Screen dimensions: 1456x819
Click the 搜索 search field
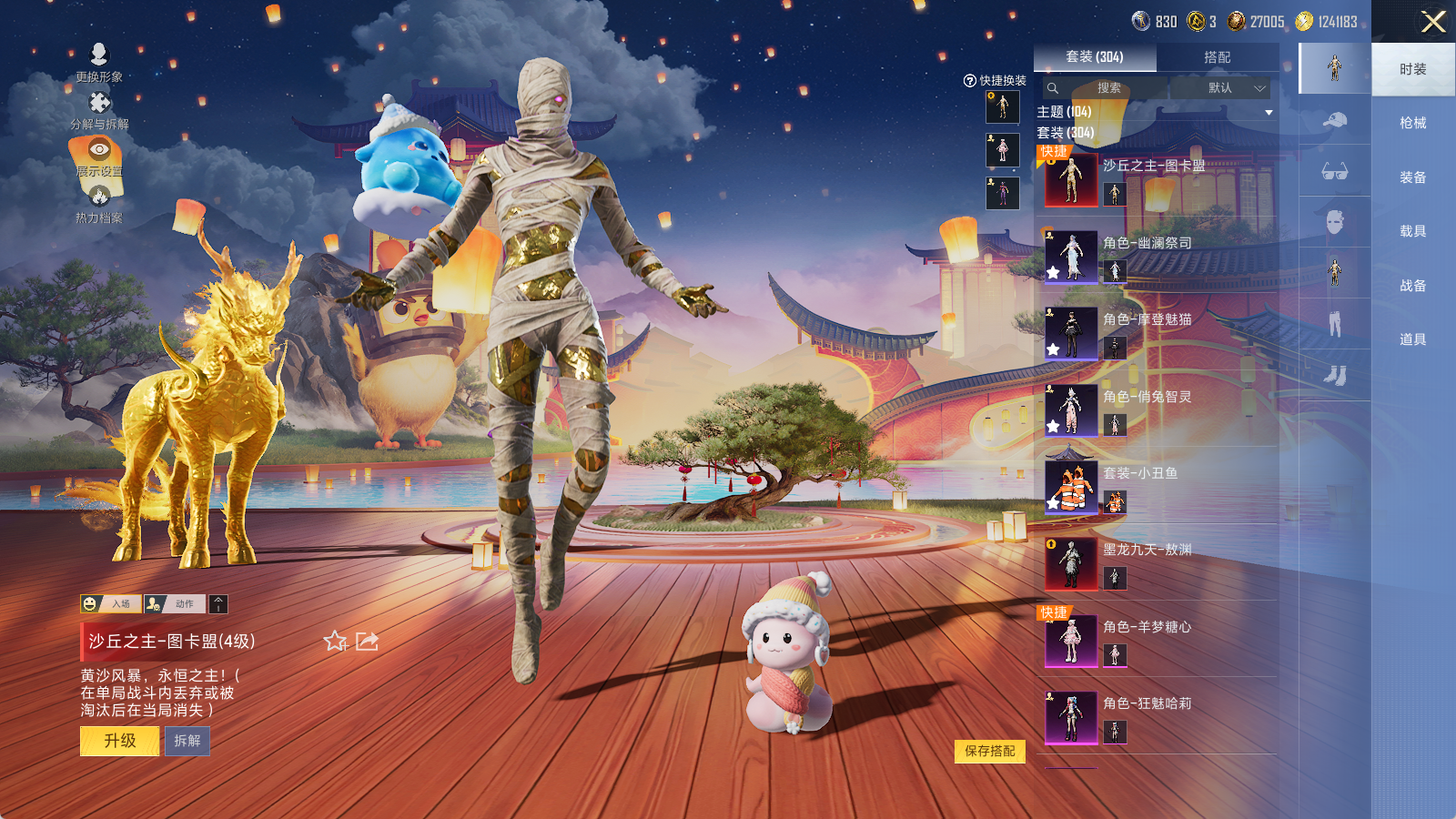(x=1108, y=88)
